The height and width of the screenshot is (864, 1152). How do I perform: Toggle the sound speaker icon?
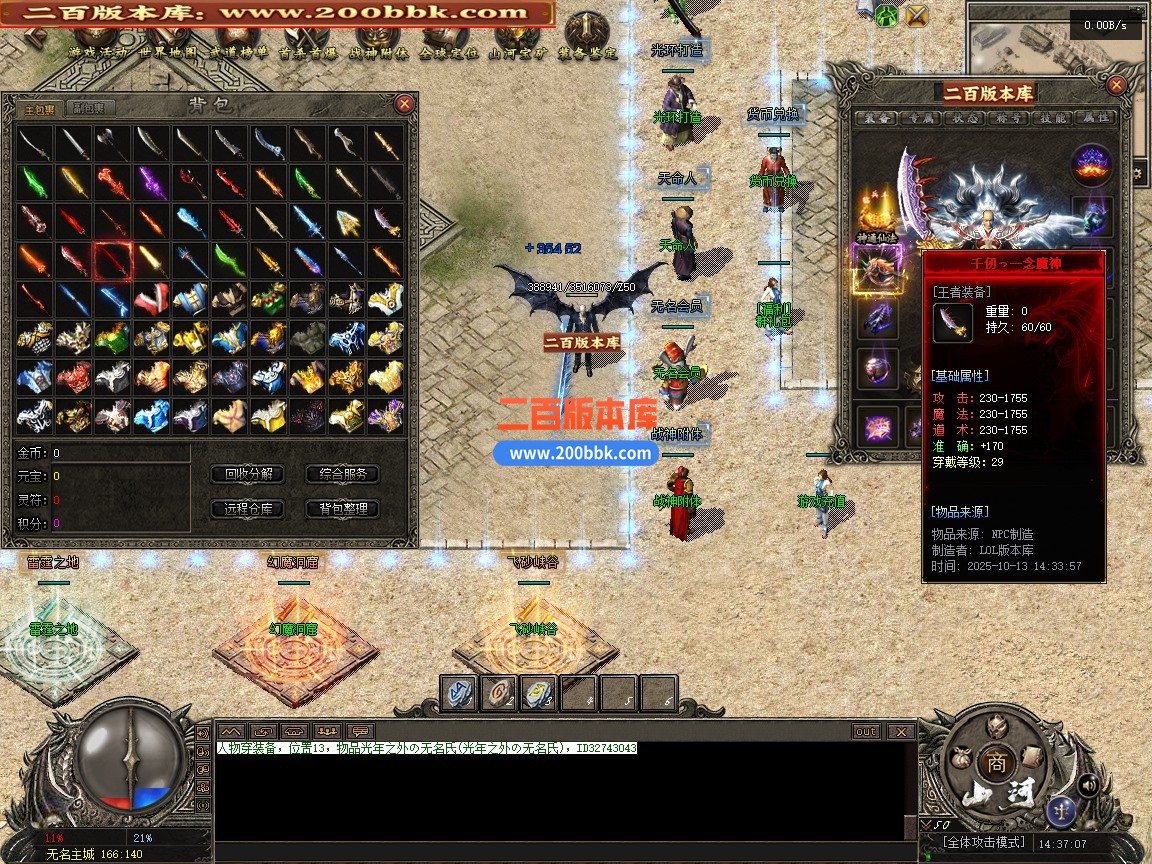1089,785
